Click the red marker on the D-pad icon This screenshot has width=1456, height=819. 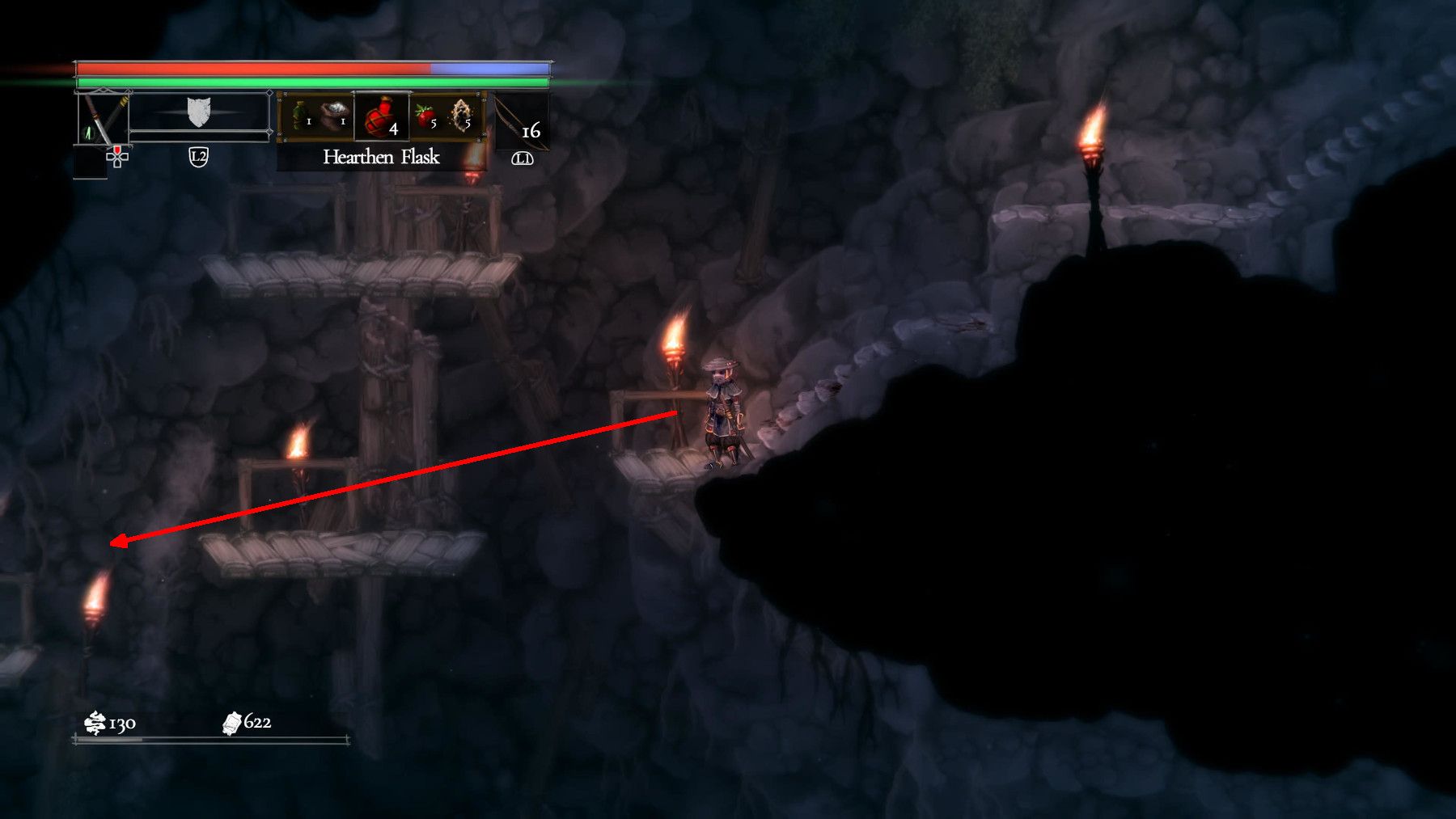pyautogui.click(x=116, y=150)
